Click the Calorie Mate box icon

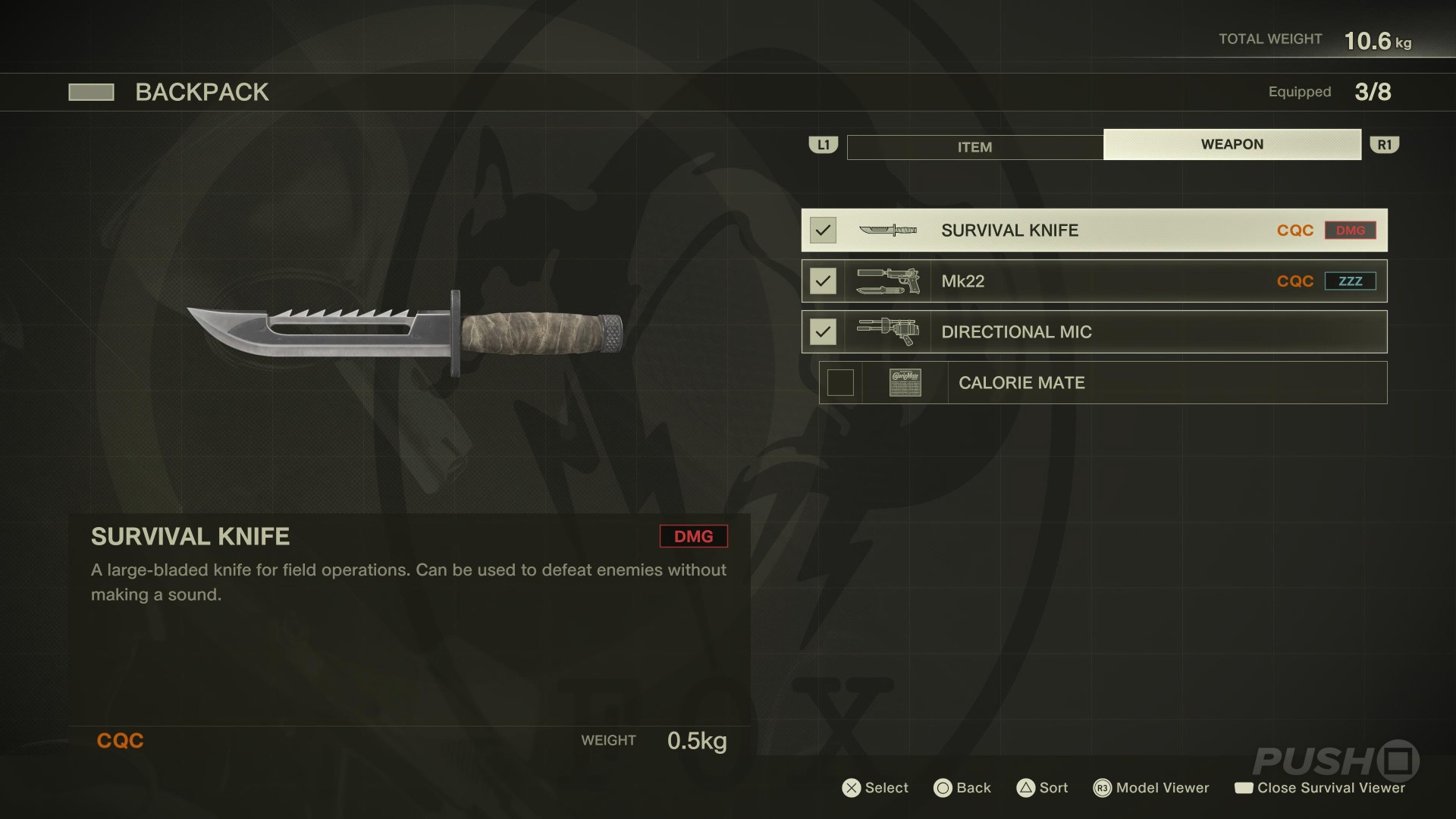pyautogui.click(x=905, y=383)
